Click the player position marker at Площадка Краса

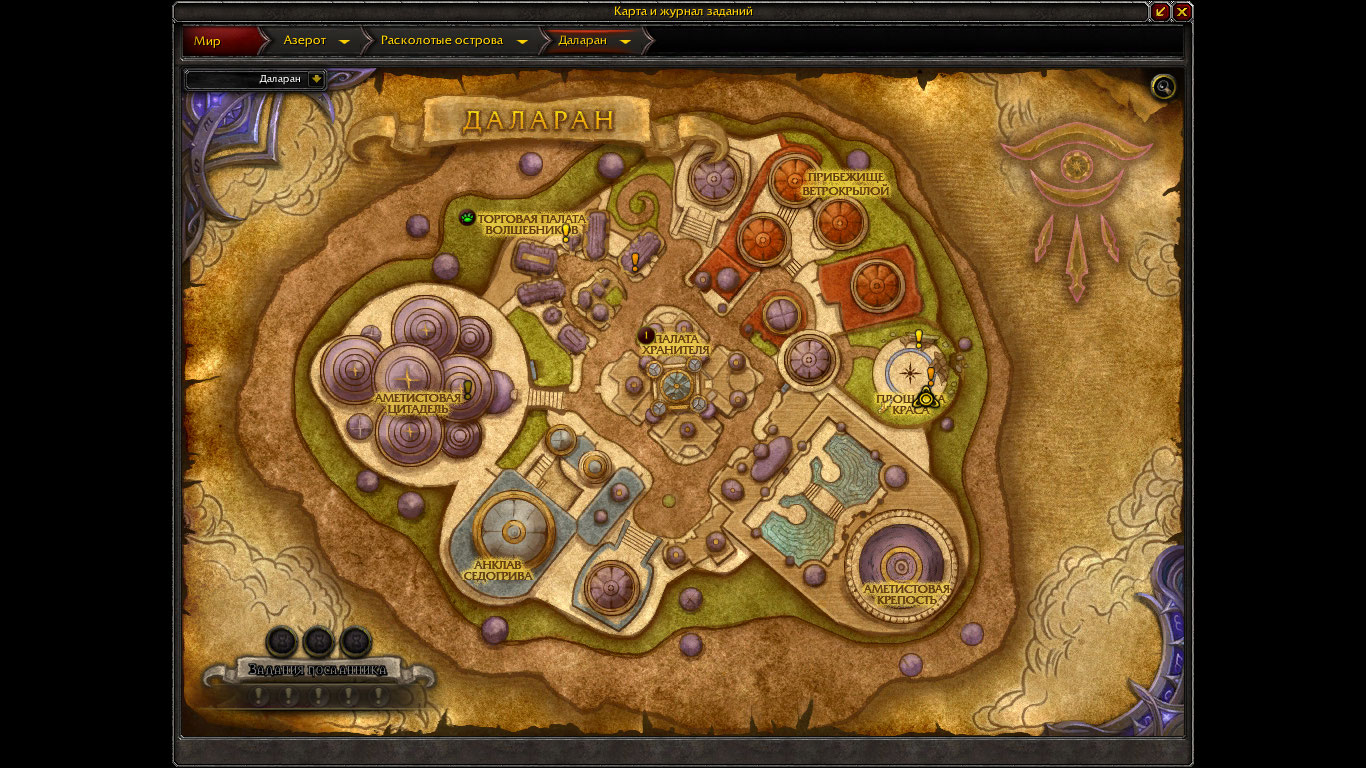coord(926,399)
